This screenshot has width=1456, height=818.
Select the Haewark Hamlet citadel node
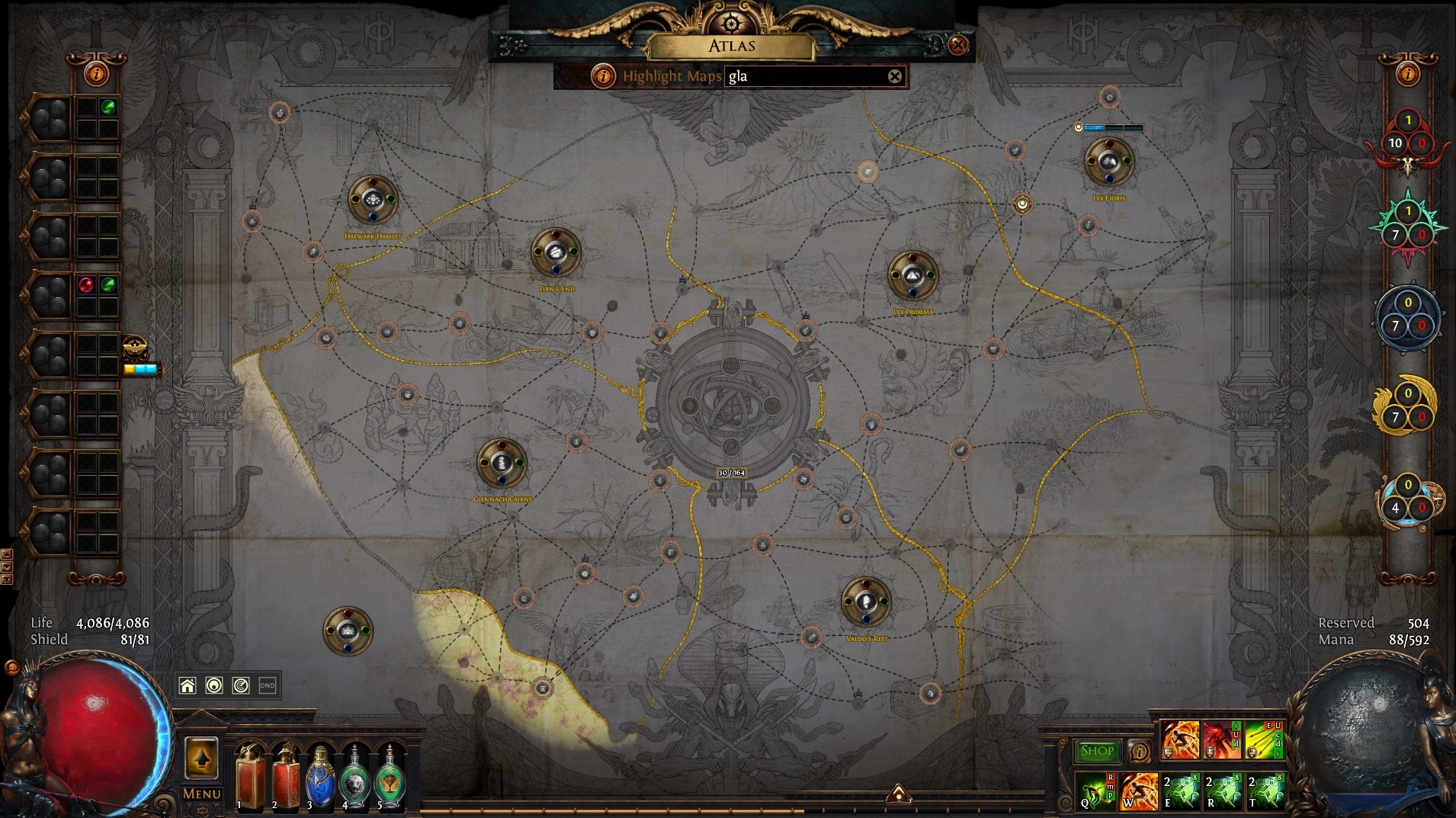pos(373,200)
